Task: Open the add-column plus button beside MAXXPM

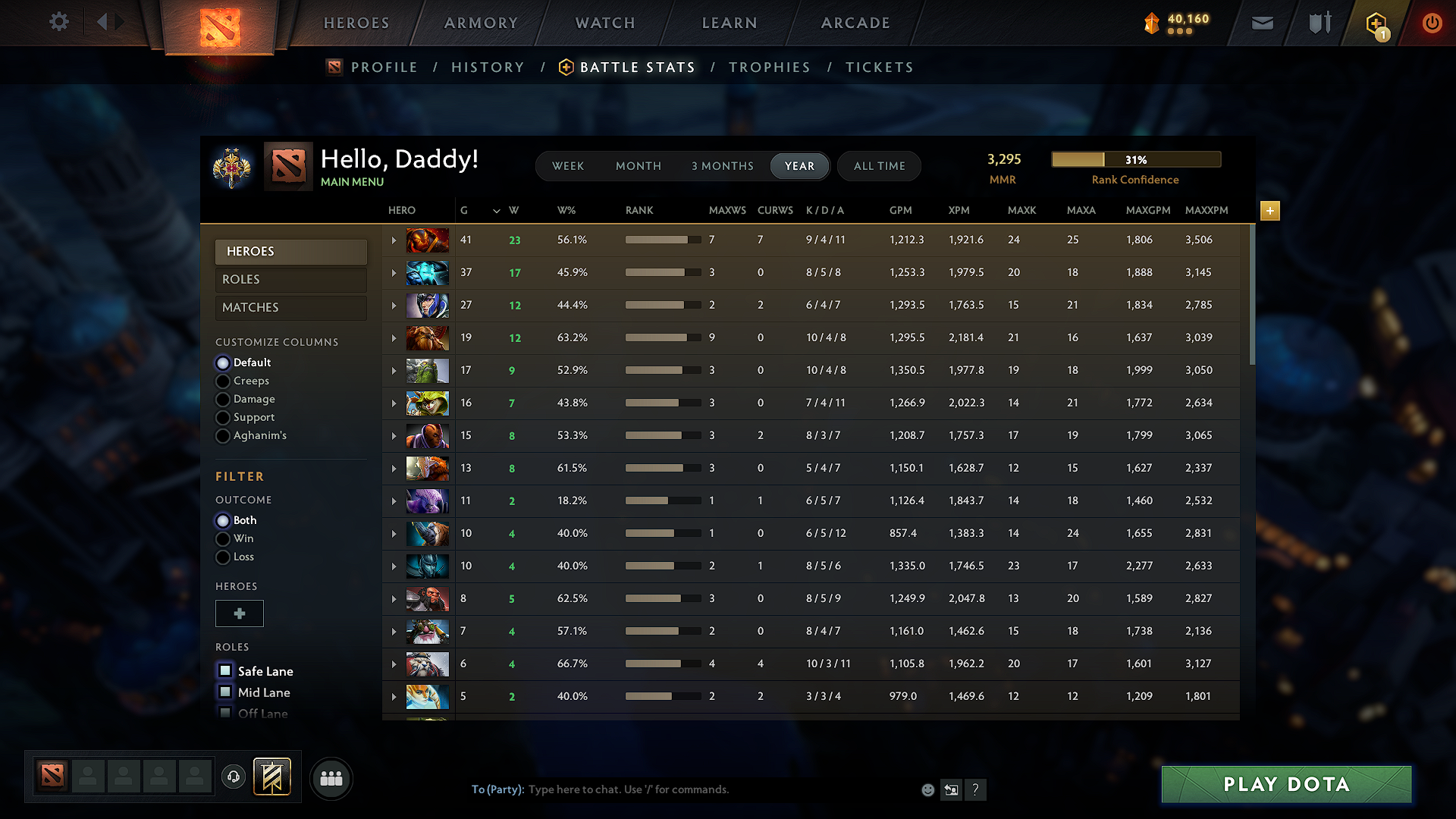Action: 1269,211
